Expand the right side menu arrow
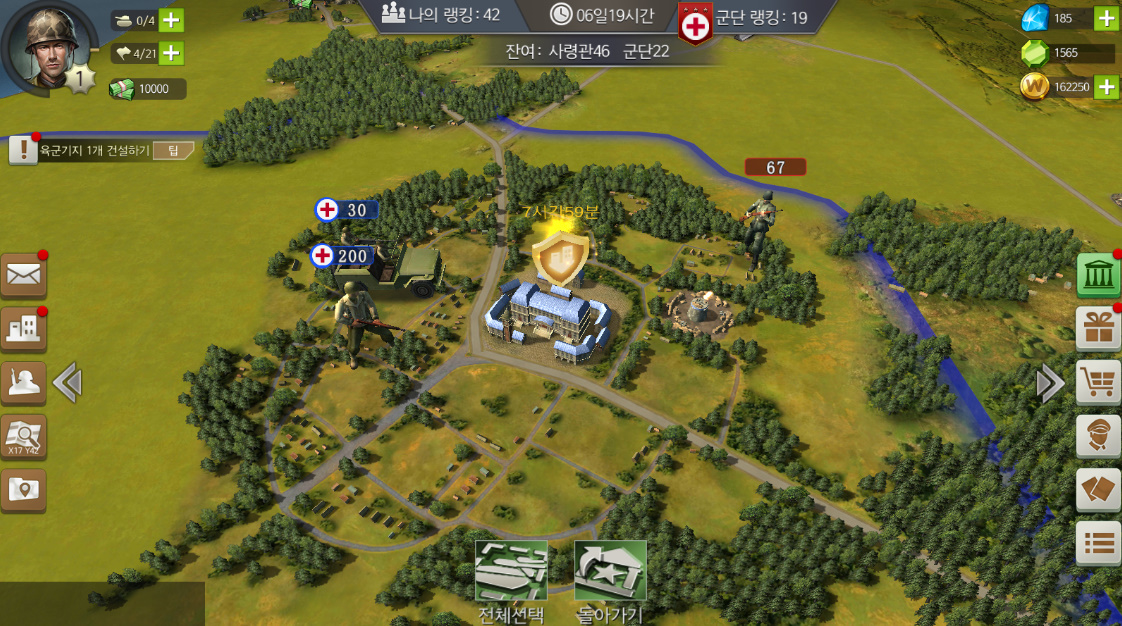The image size is (1122, 626). [x=1049, y=382]
